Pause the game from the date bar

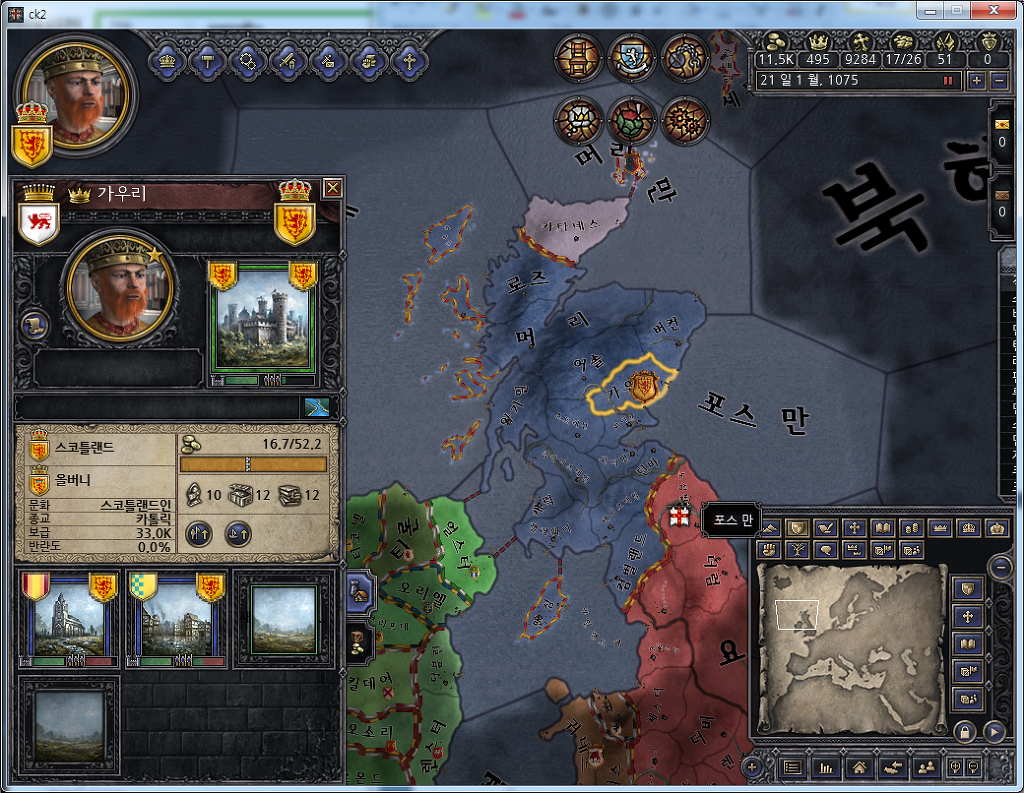[x=947, y=81]
